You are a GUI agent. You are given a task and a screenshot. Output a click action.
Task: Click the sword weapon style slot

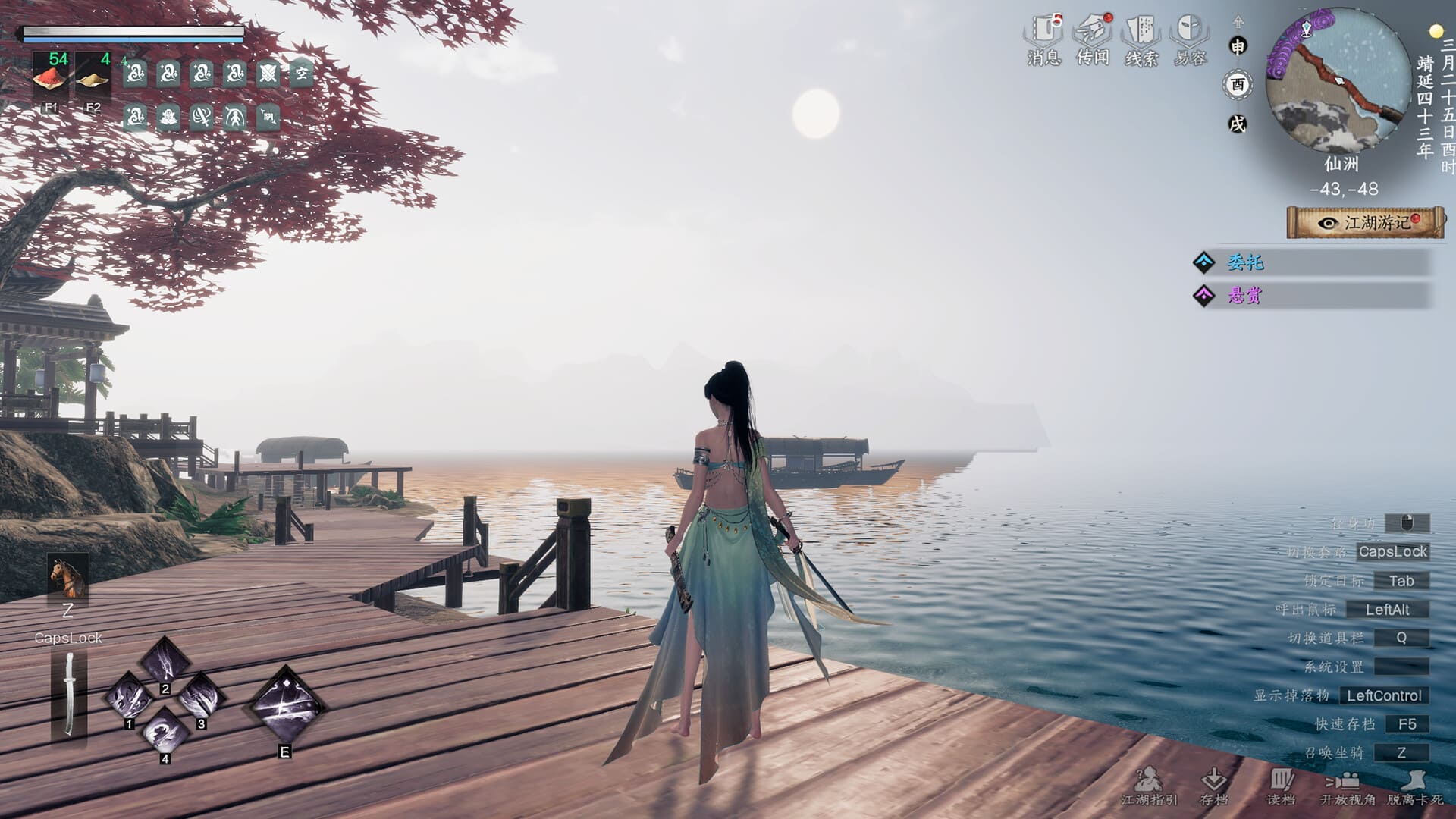[x=69, y=696]
